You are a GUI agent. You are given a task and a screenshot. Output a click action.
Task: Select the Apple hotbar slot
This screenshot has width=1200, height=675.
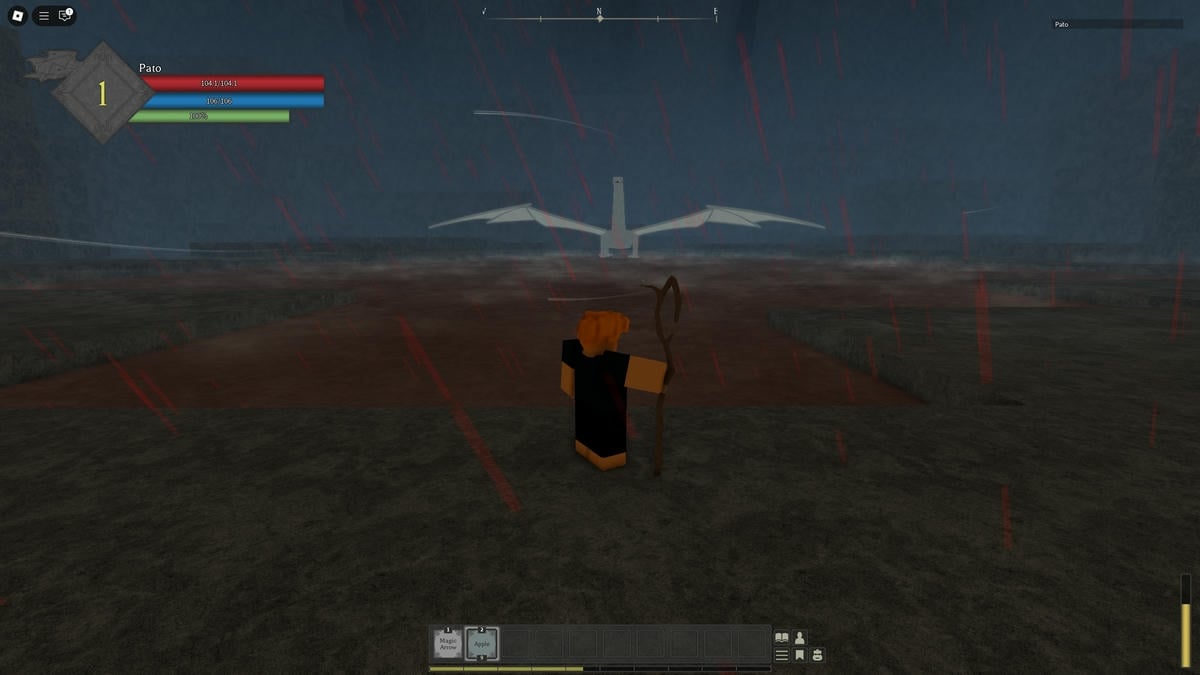482,645
